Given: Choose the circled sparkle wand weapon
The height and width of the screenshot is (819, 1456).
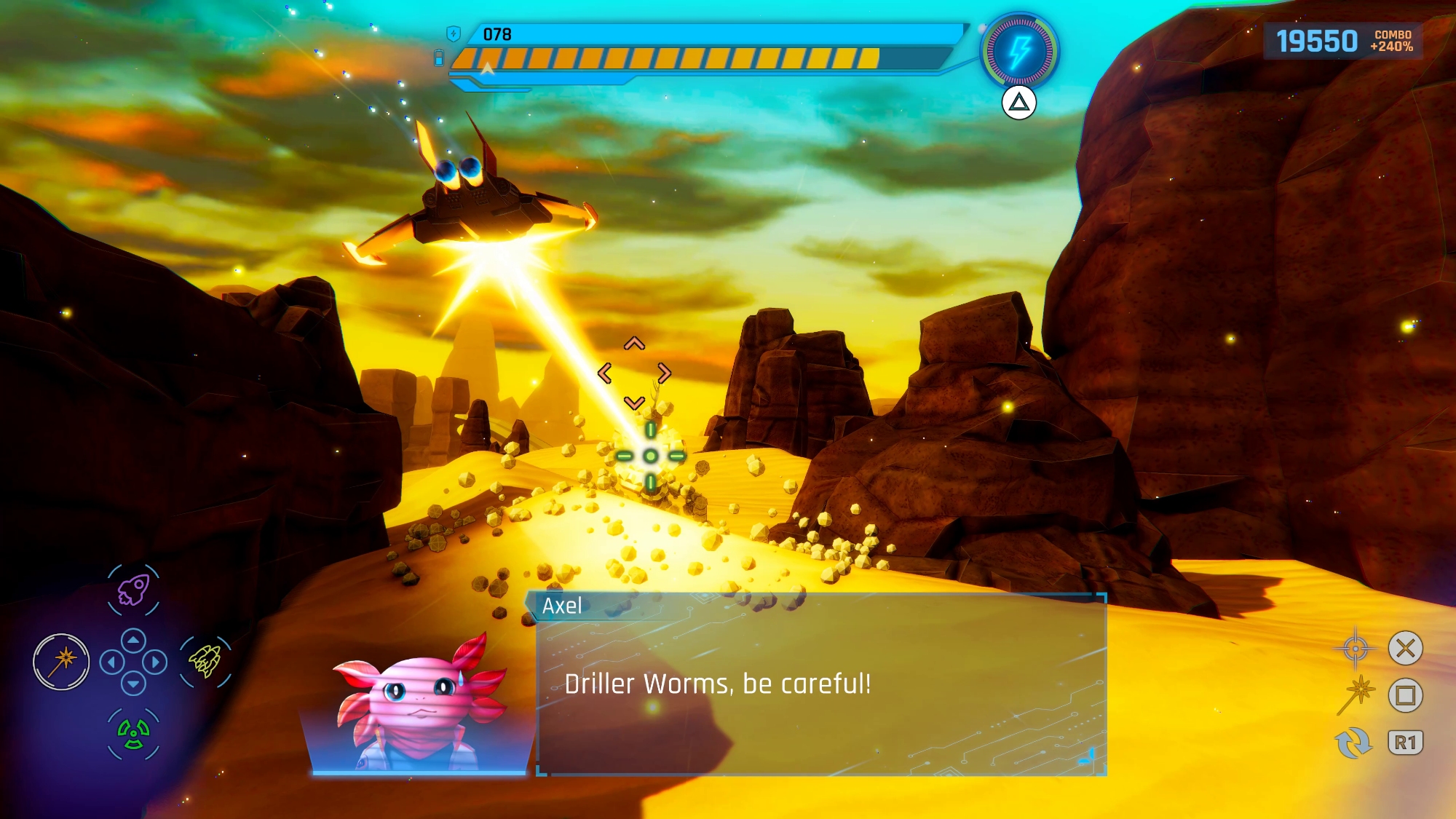Looking at the screenshot, I should click(x=61, y=661).
